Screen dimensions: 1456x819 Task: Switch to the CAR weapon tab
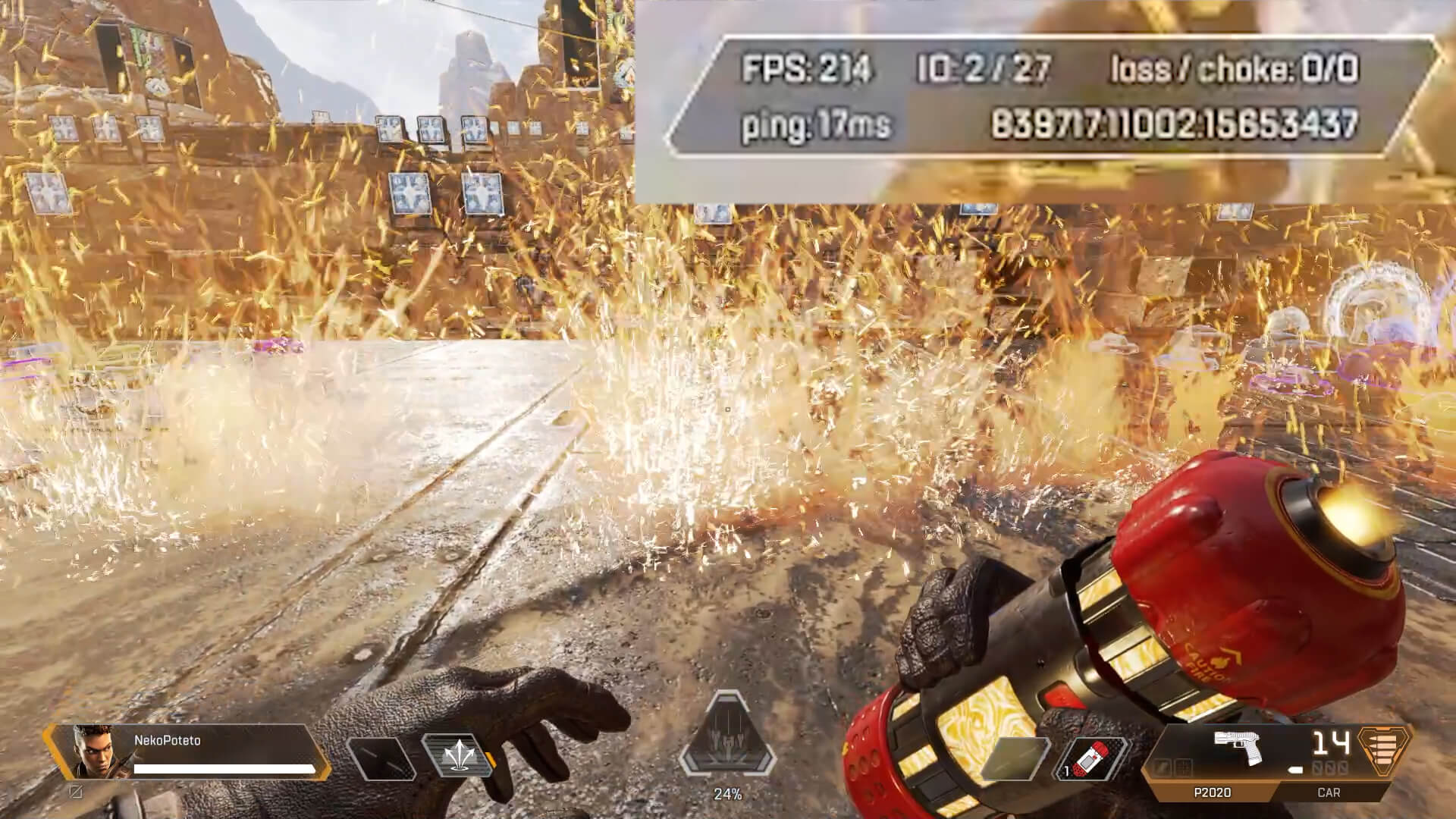(x=1329, y=792)
